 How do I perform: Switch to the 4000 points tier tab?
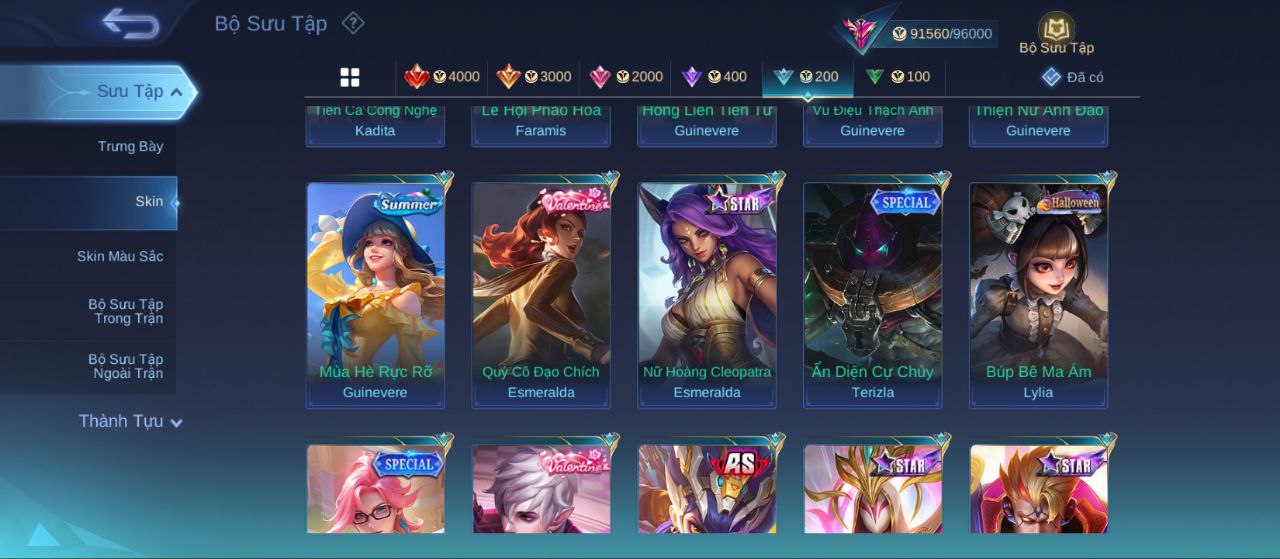[442, 77]
